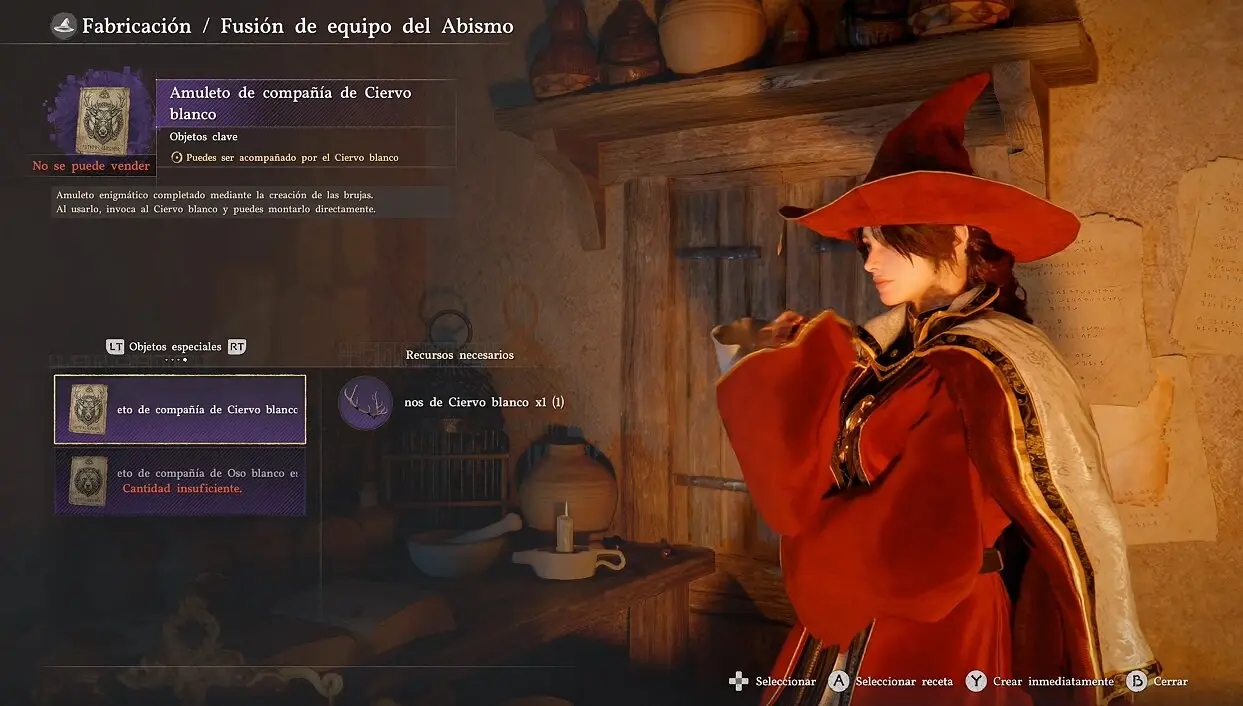Viewport: 1243px width, 706px height.
Task: Select the Oso blanco amulet recipe
Action: click(180, 480)
